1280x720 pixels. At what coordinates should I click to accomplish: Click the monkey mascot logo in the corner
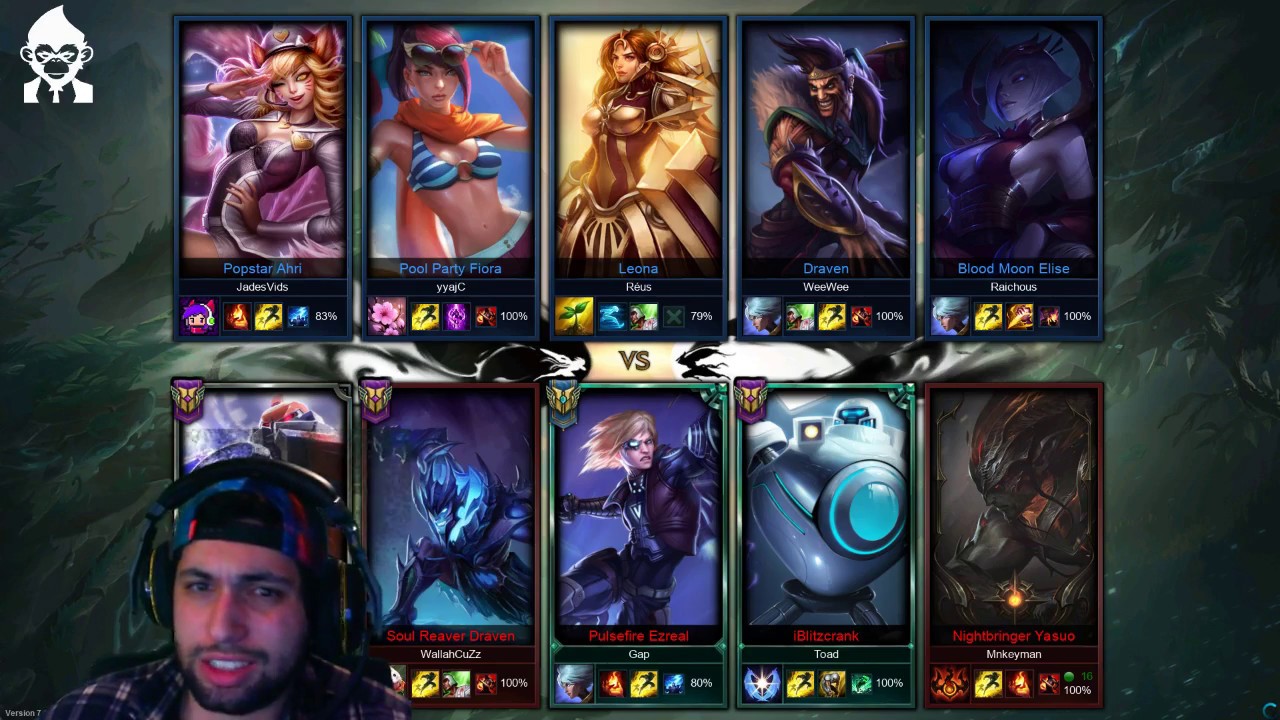[x=57, y=55]
